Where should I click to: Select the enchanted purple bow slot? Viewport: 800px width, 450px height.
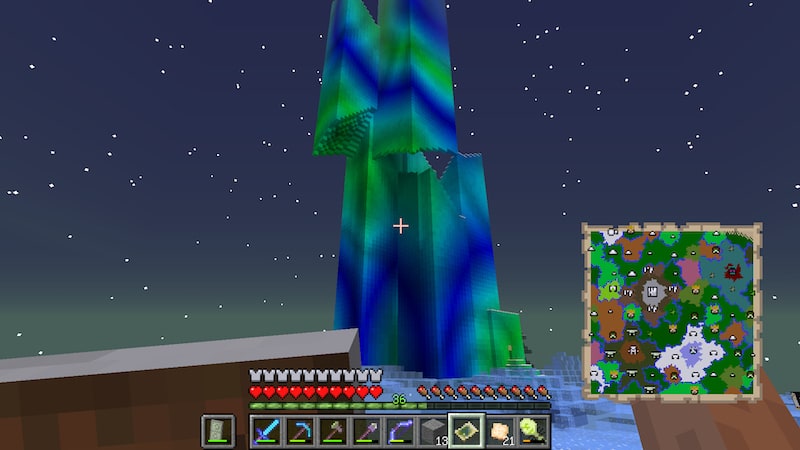point(399,431)
